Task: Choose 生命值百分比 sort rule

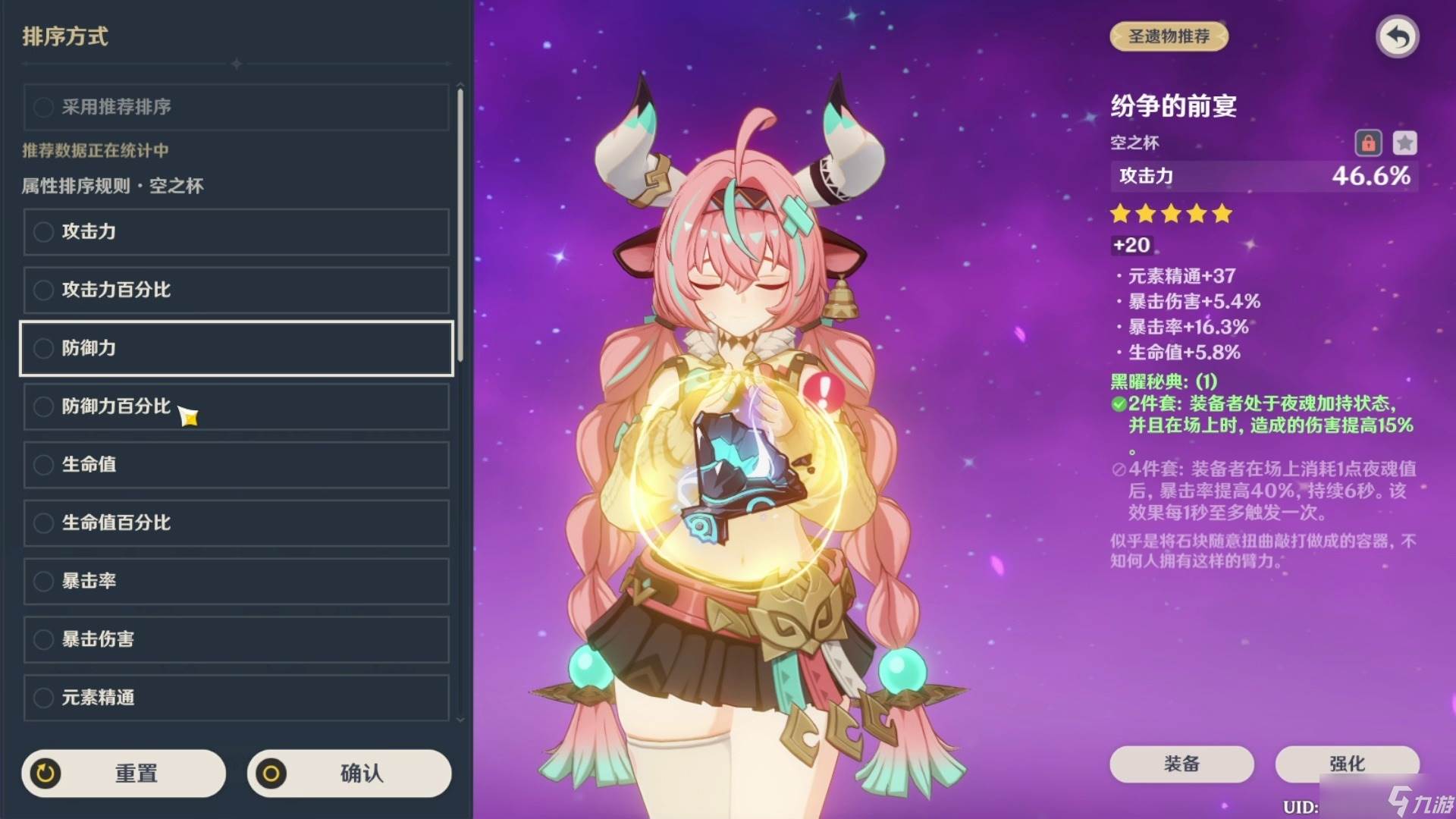Action: [x=236, y=522]
